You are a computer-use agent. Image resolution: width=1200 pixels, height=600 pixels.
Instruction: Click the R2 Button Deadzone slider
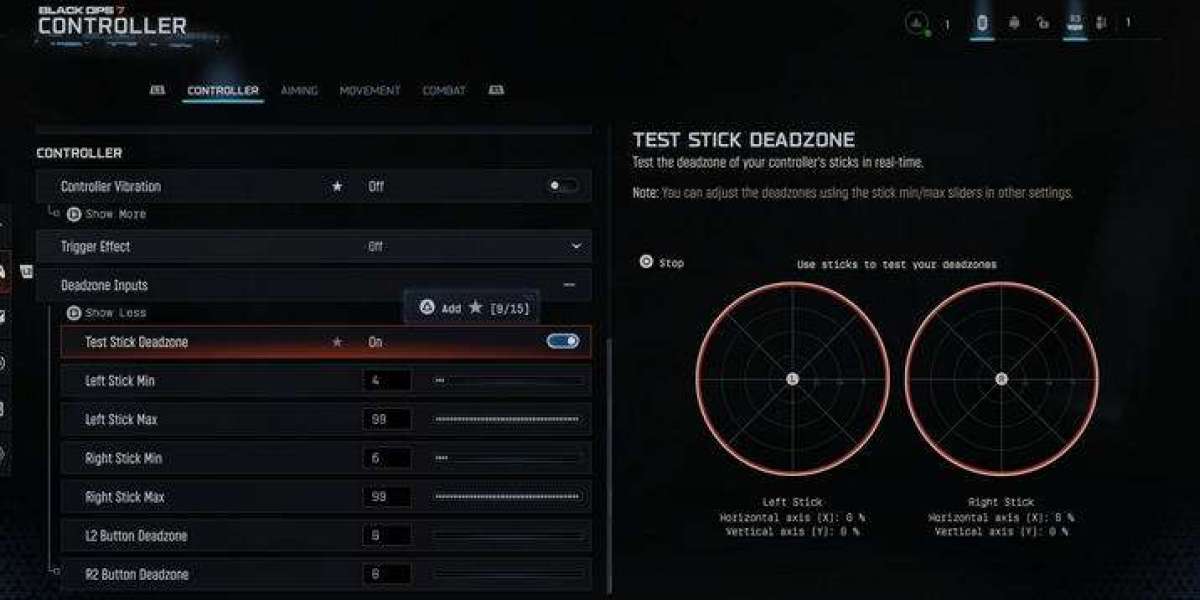[x=508, y=575]
